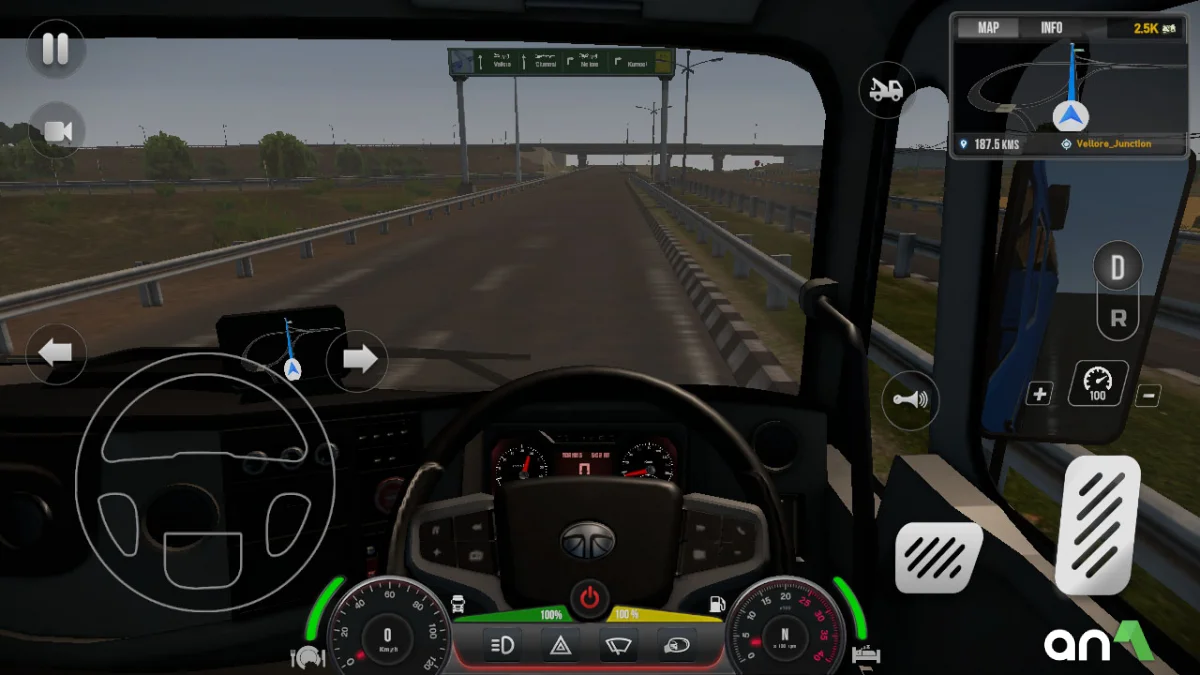Pause the game
This screenshot has height=675, width=1200.
[55, 48]
